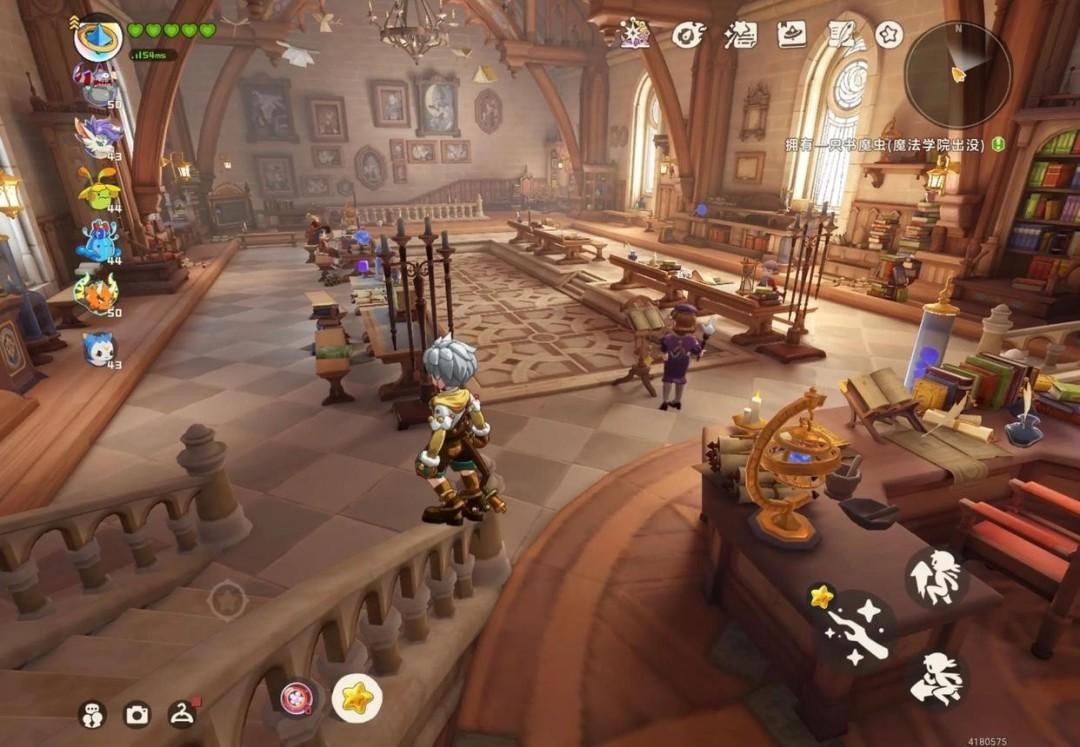The width and height of the screenshot is (1080, 747).
Task: Open the snowflake event icon
Action: pos(635,33)
